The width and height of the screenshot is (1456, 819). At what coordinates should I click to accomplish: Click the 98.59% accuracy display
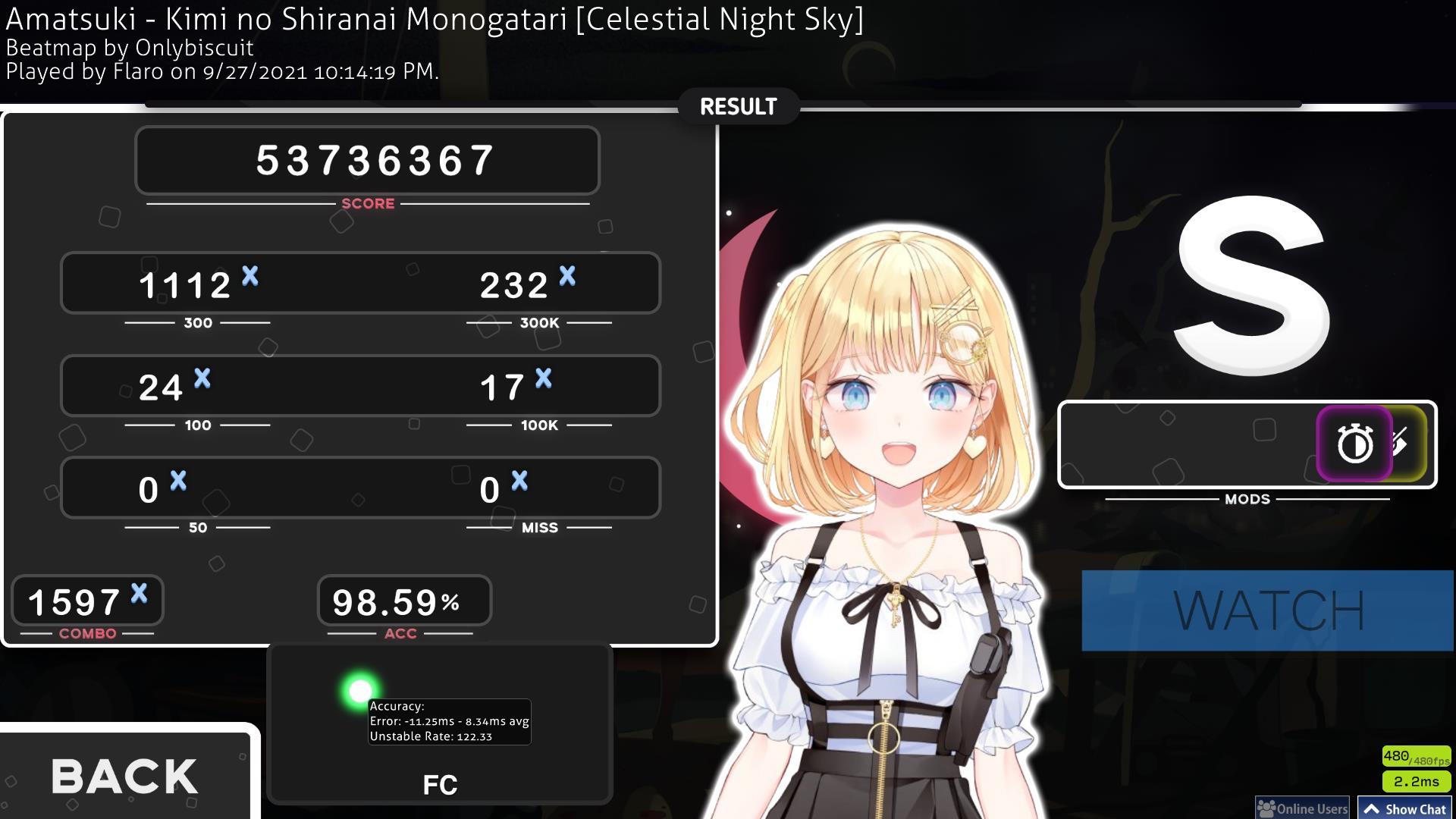click(x=396, y=601)
